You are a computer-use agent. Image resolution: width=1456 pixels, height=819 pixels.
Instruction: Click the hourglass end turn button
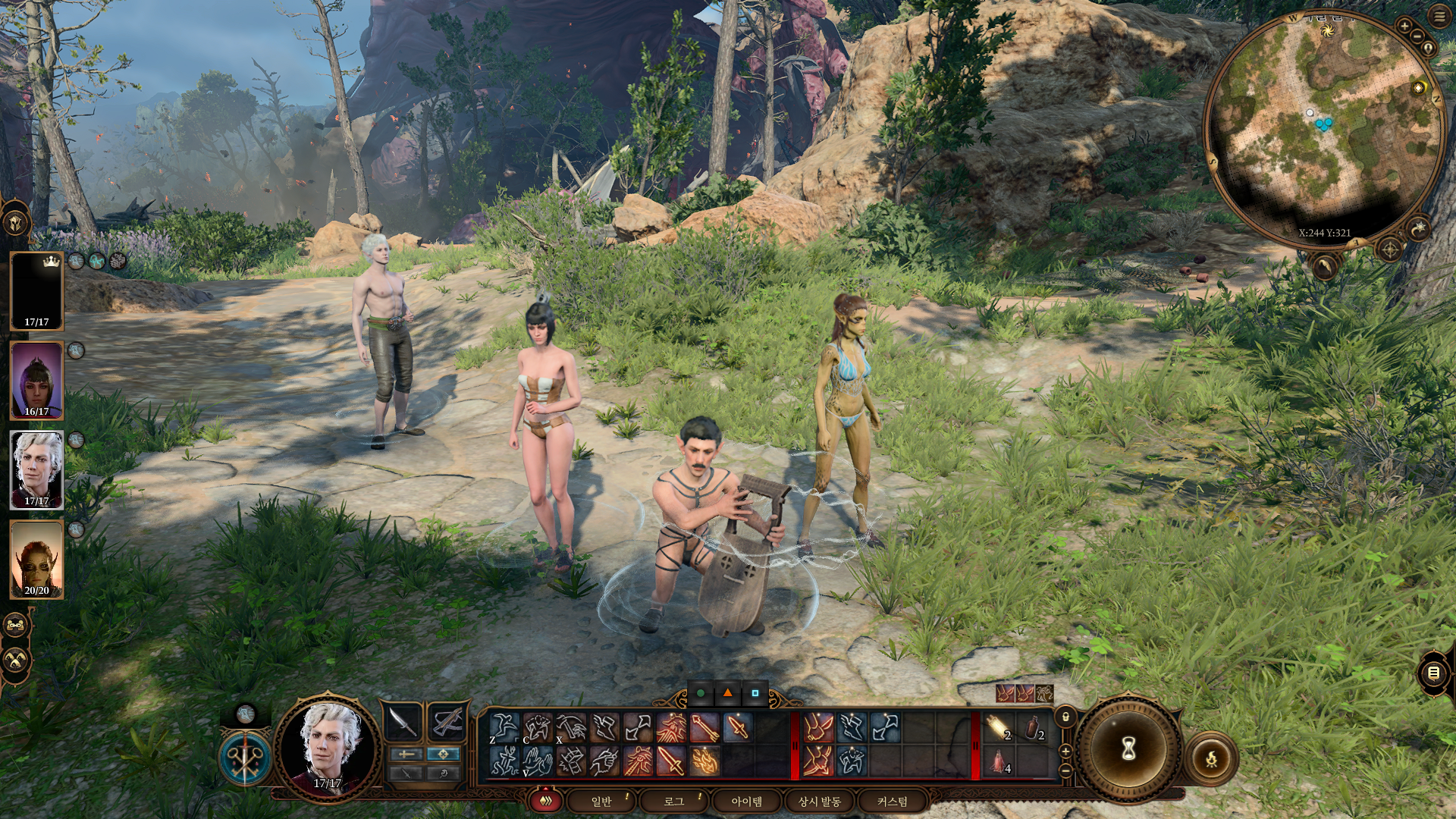tap(1128, 749)
